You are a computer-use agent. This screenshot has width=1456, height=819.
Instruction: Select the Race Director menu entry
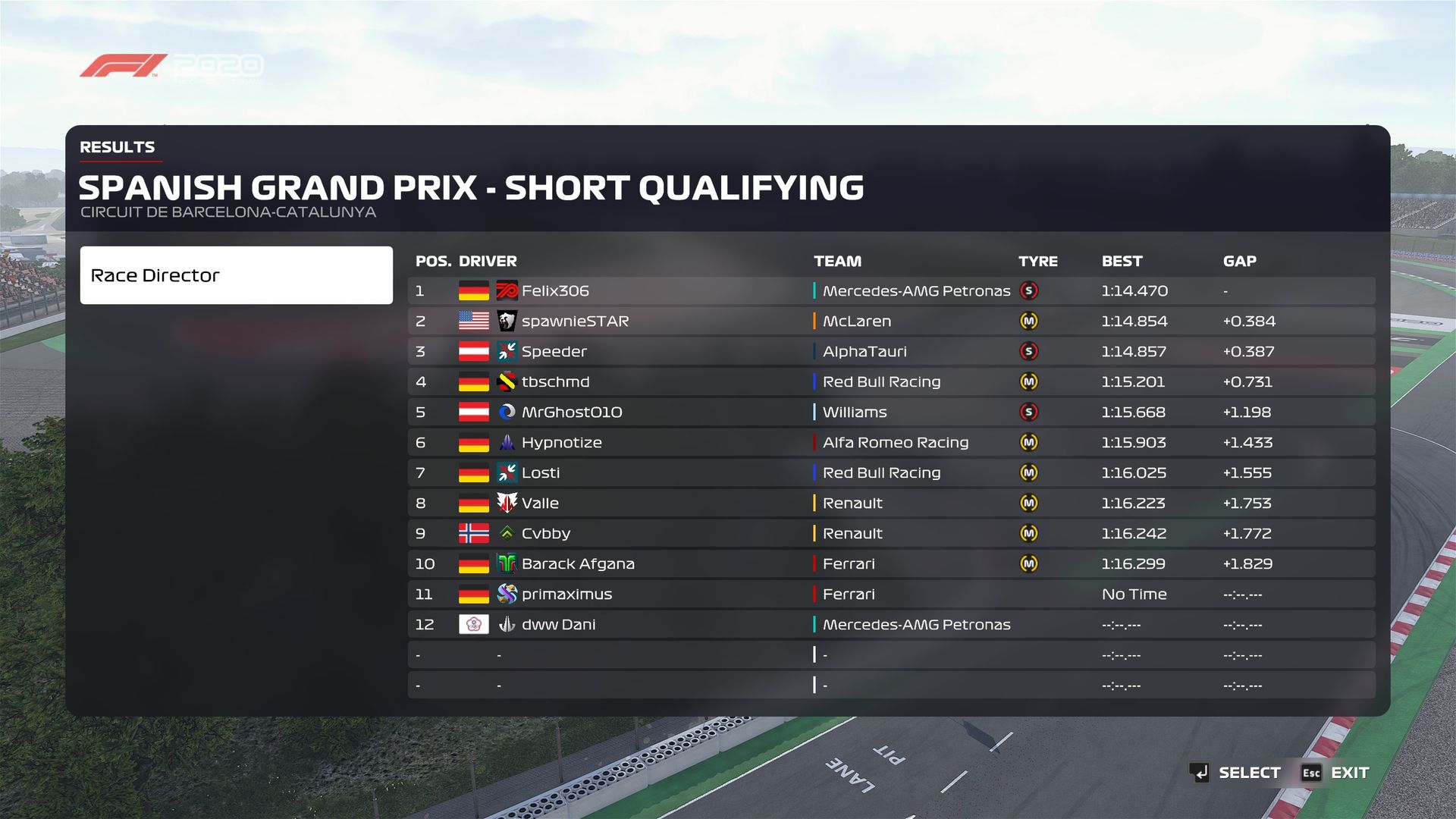tap(236, 275)
